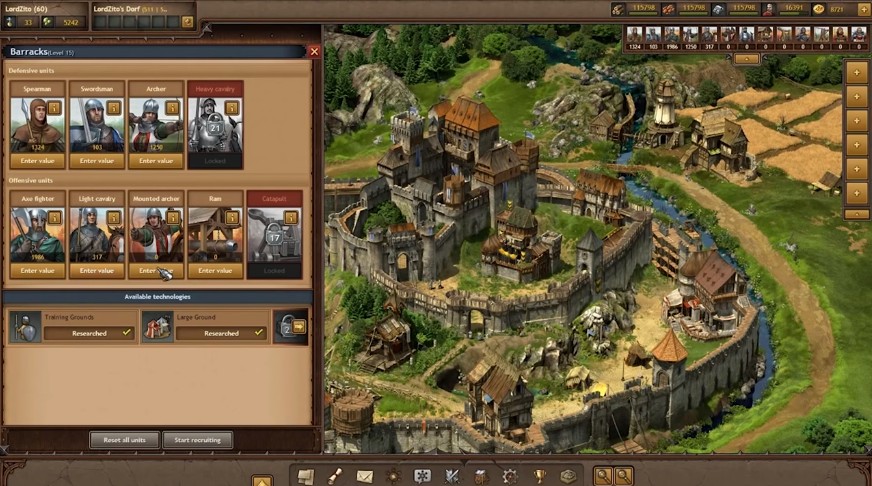Viewport: 872px width, 486px height.
Task: Open the mail envelope icon
Action: [364, 476]
